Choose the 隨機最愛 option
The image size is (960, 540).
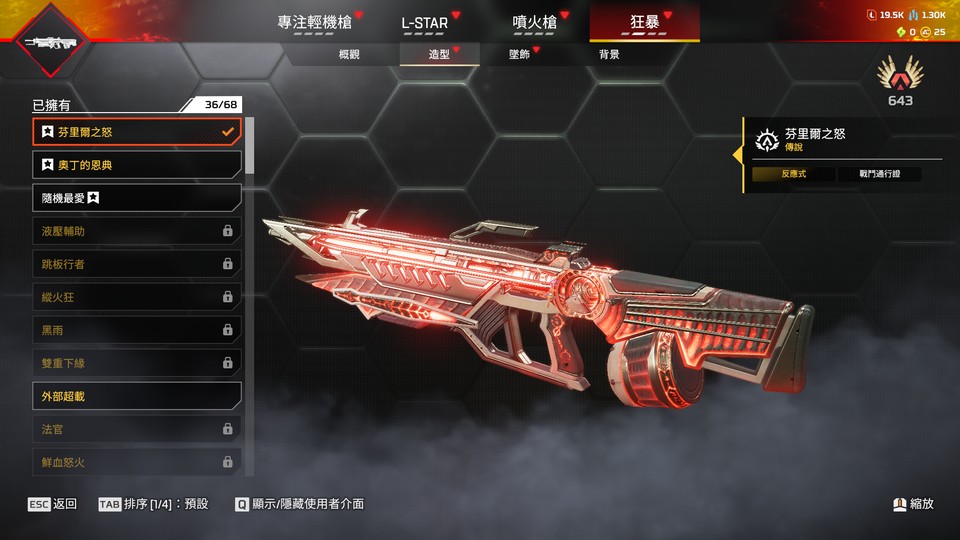(137, 198)
